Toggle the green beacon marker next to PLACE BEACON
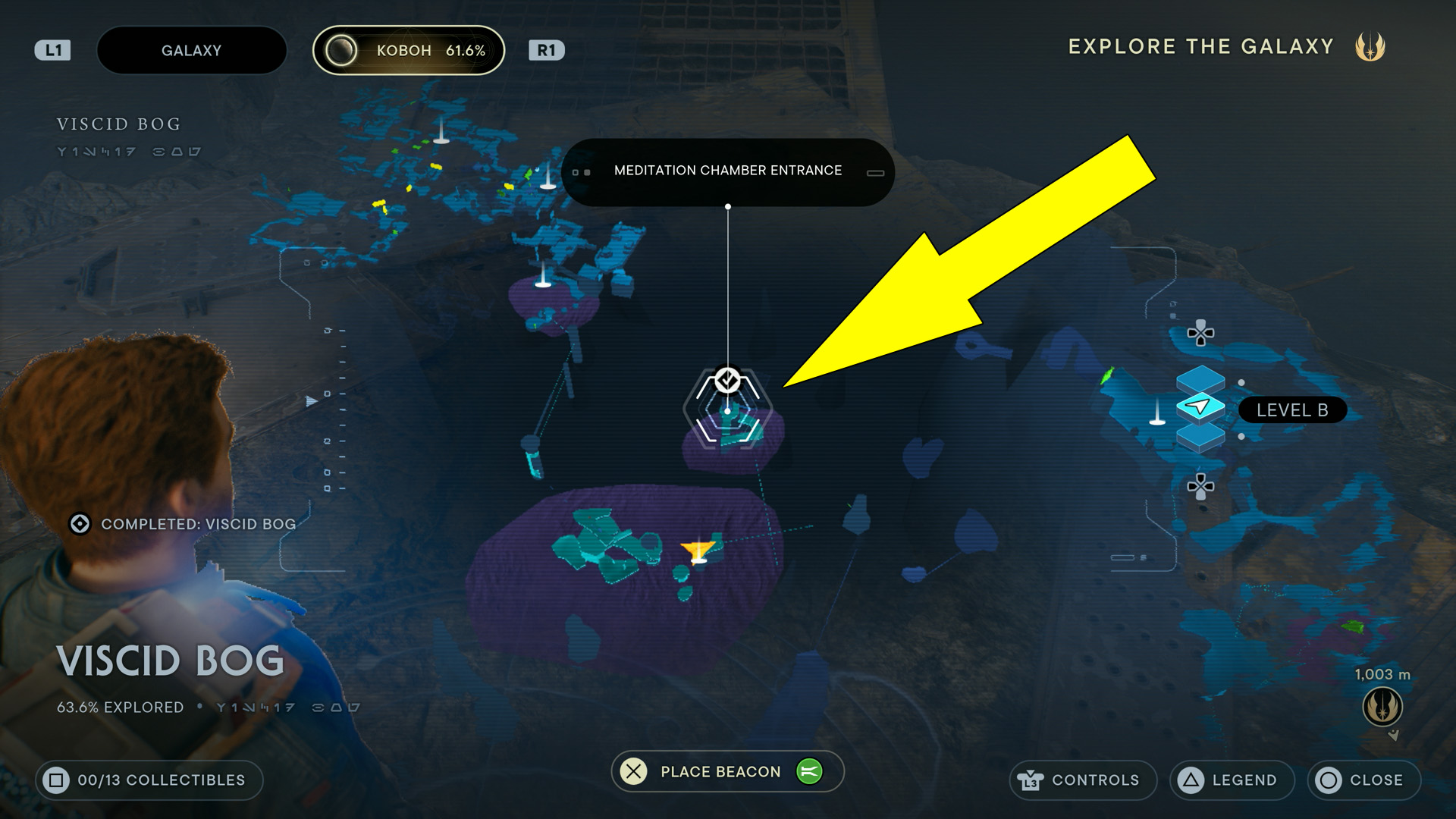This screenshot has width=1456, height=819. (x=811, y=771)
